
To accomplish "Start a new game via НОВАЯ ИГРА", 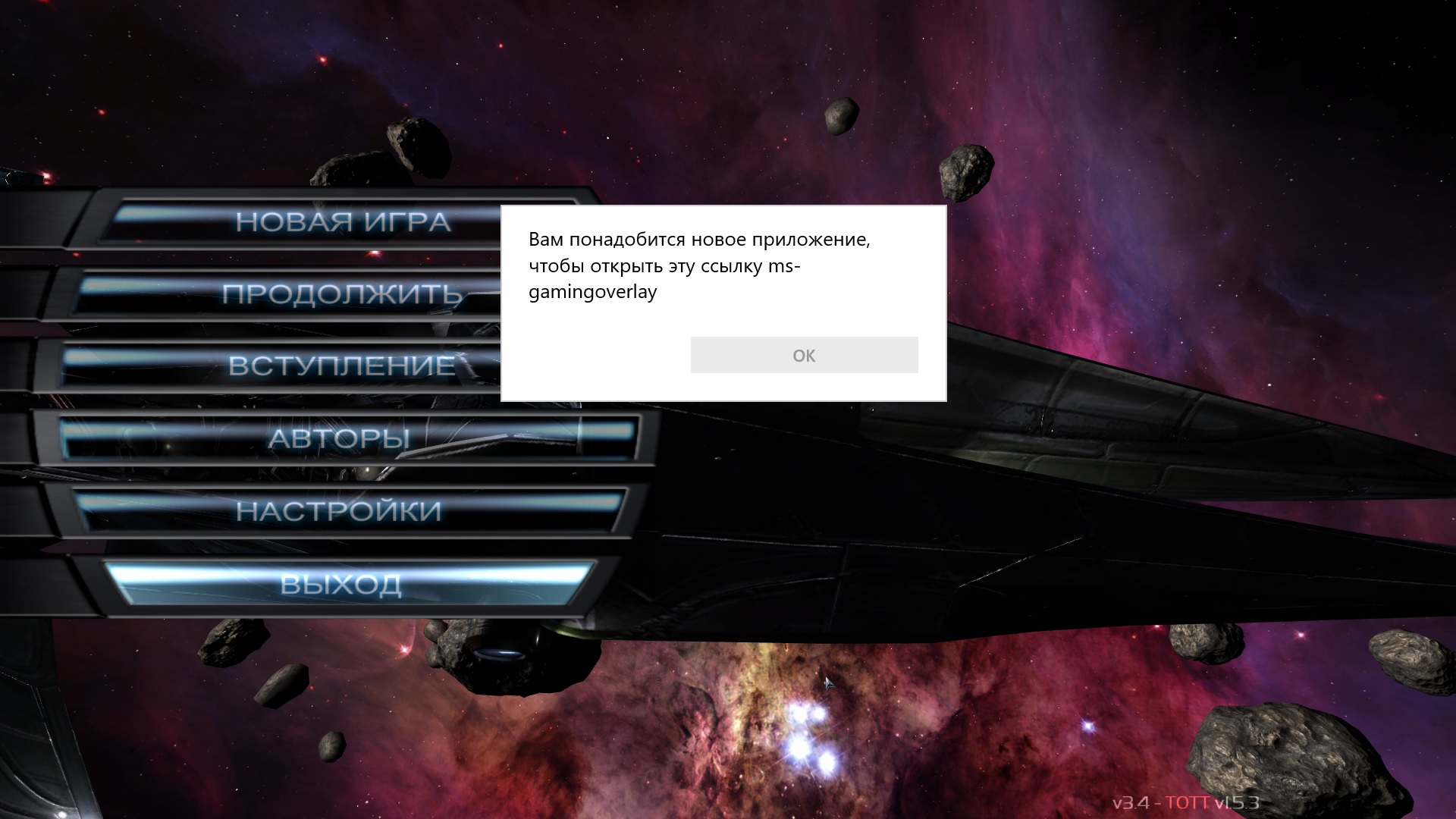I will pos(343,222).
